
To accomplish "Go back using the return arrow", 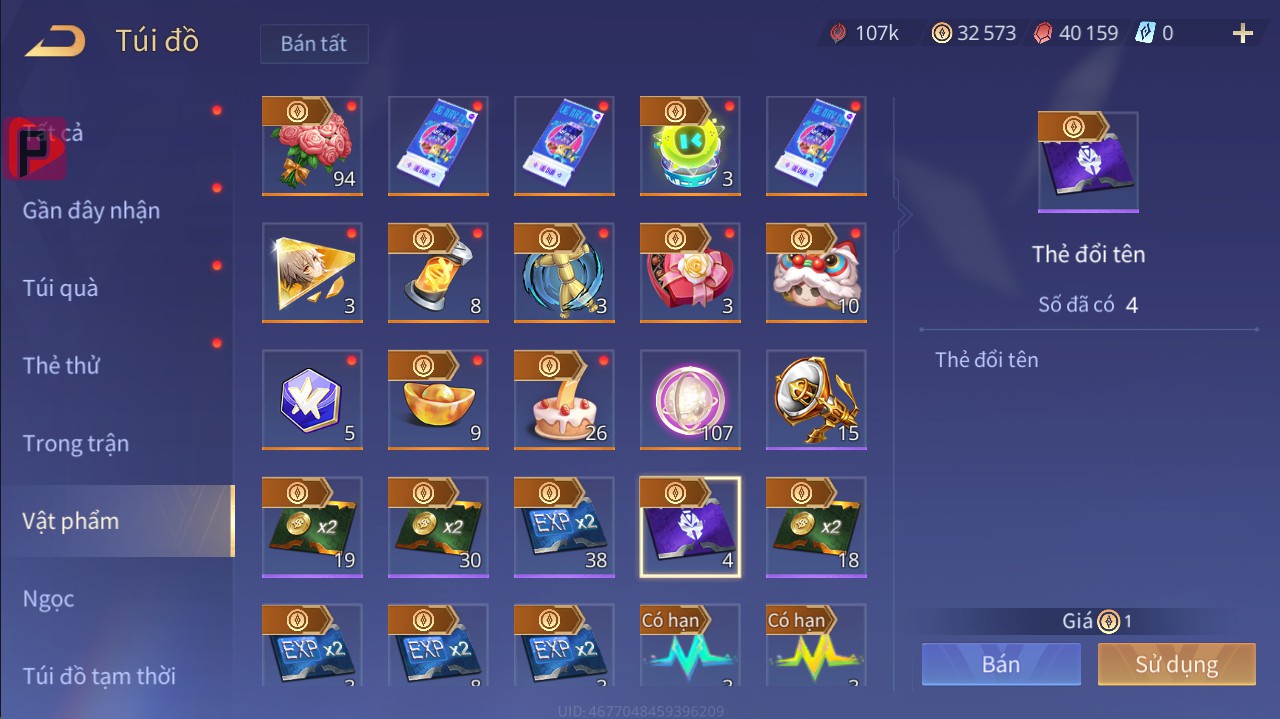I will point(55,42).
